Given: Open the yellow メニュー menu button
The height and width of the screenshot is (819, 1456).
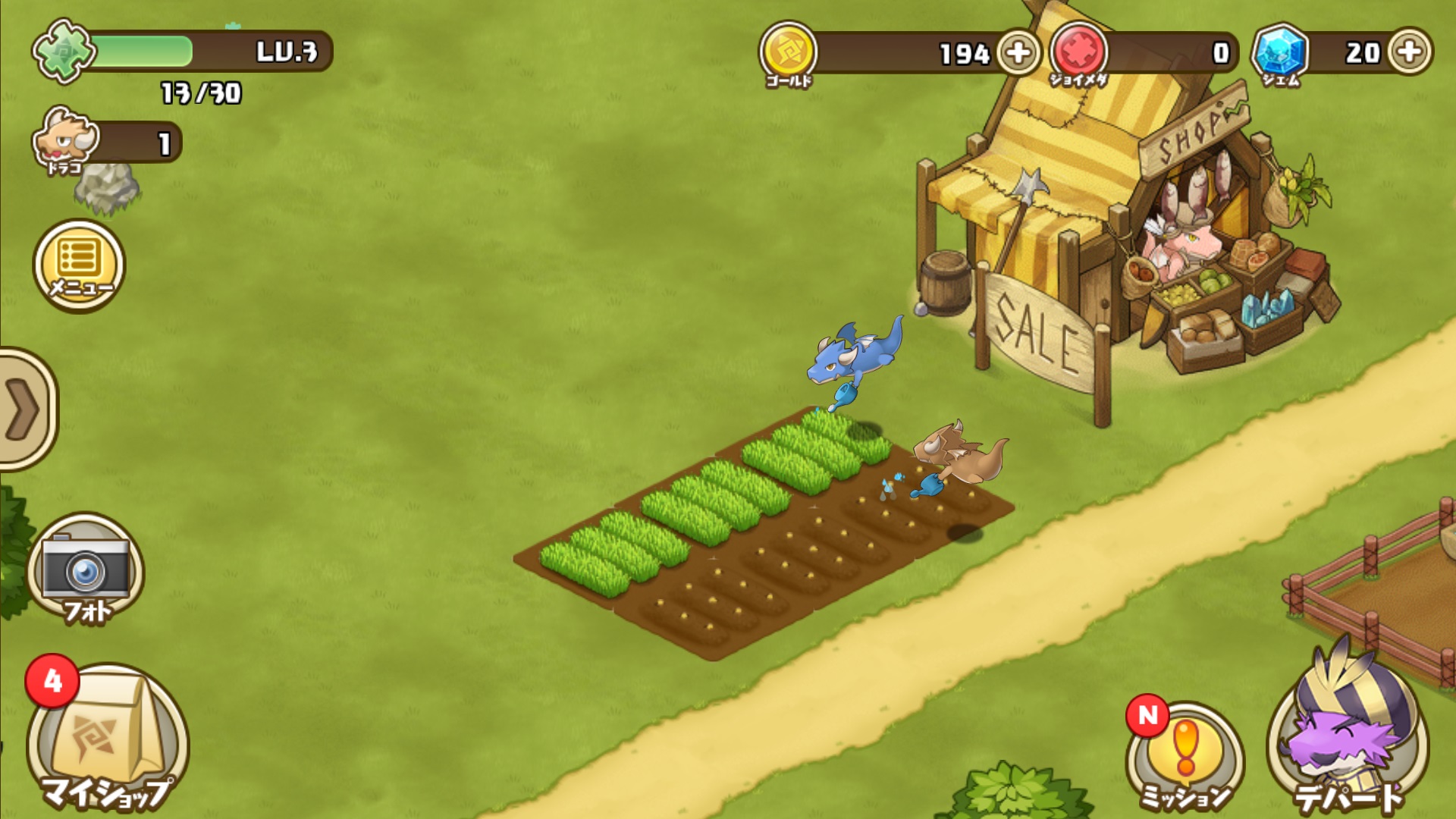Looking at the screenshot, I should click(79, 266).
